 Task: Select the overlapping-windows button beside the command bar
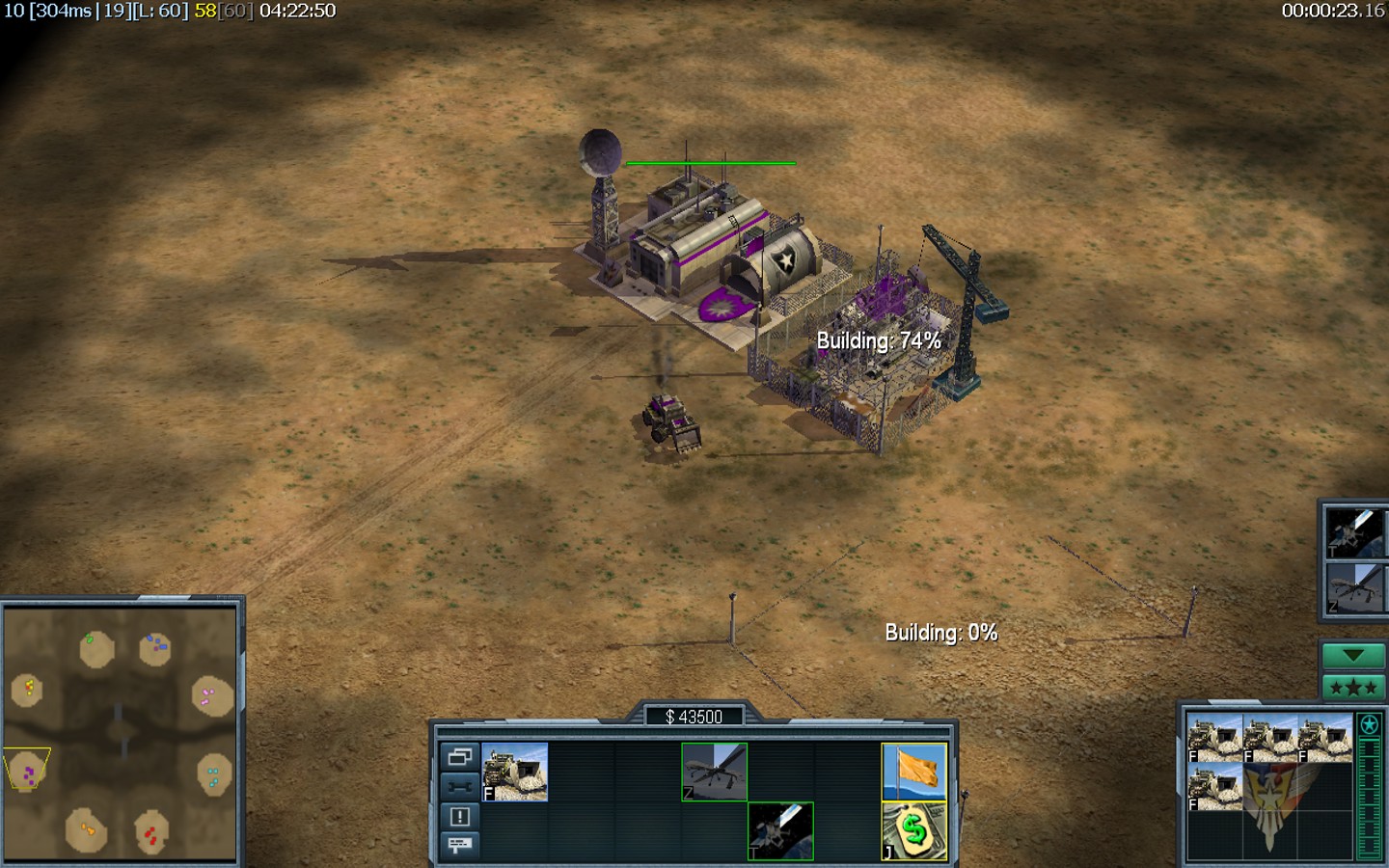coord(459,756)
